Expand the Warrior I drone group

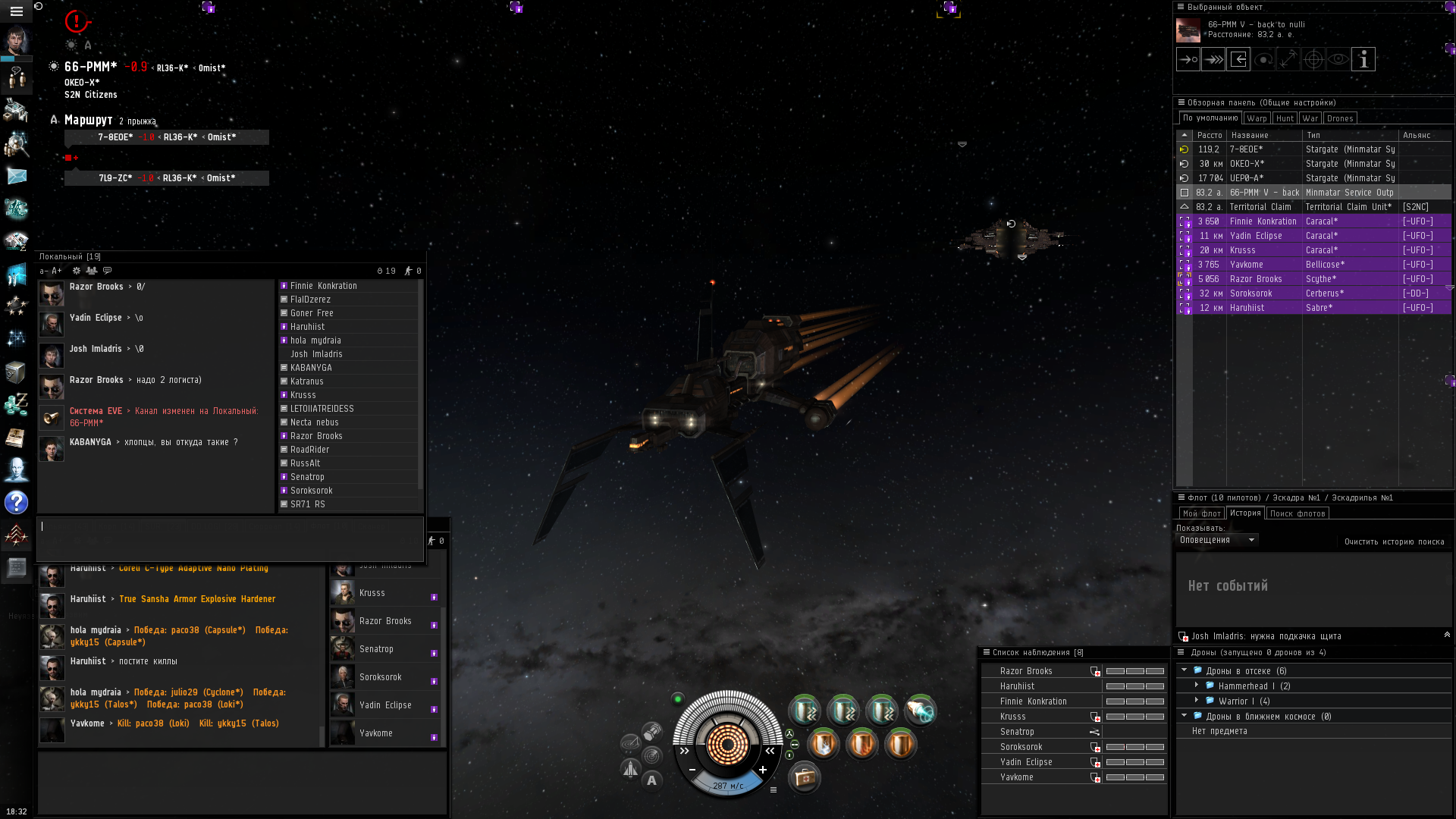1197,701
